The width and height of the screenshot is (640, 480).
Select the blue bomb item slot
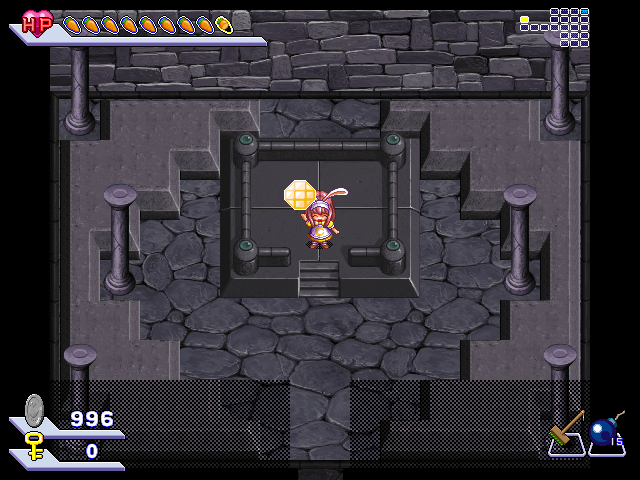pyautogui.click(x=605, y=433)
